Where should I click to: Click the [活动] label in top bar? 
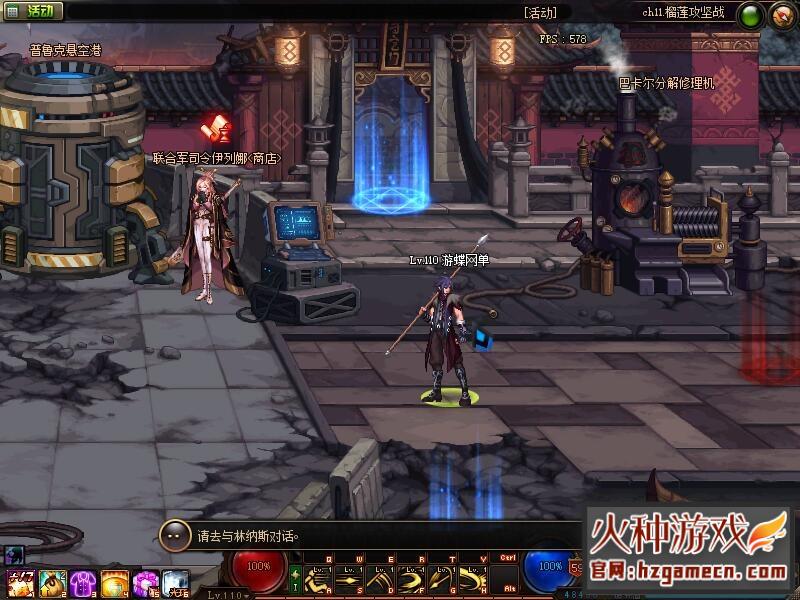539,12
